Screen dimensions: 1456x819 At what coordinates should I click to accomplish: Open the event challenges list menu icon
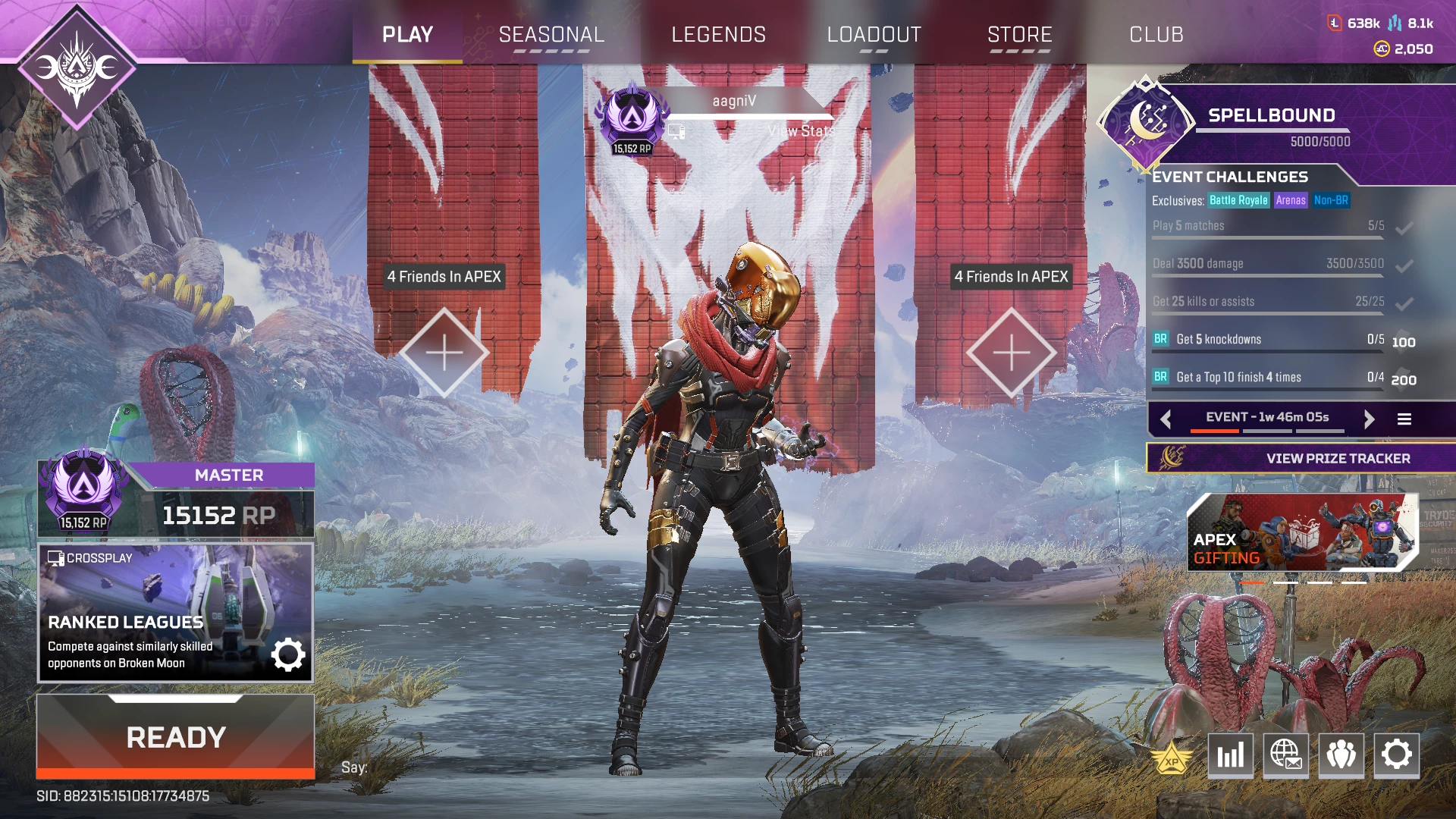click(1404, 419)
